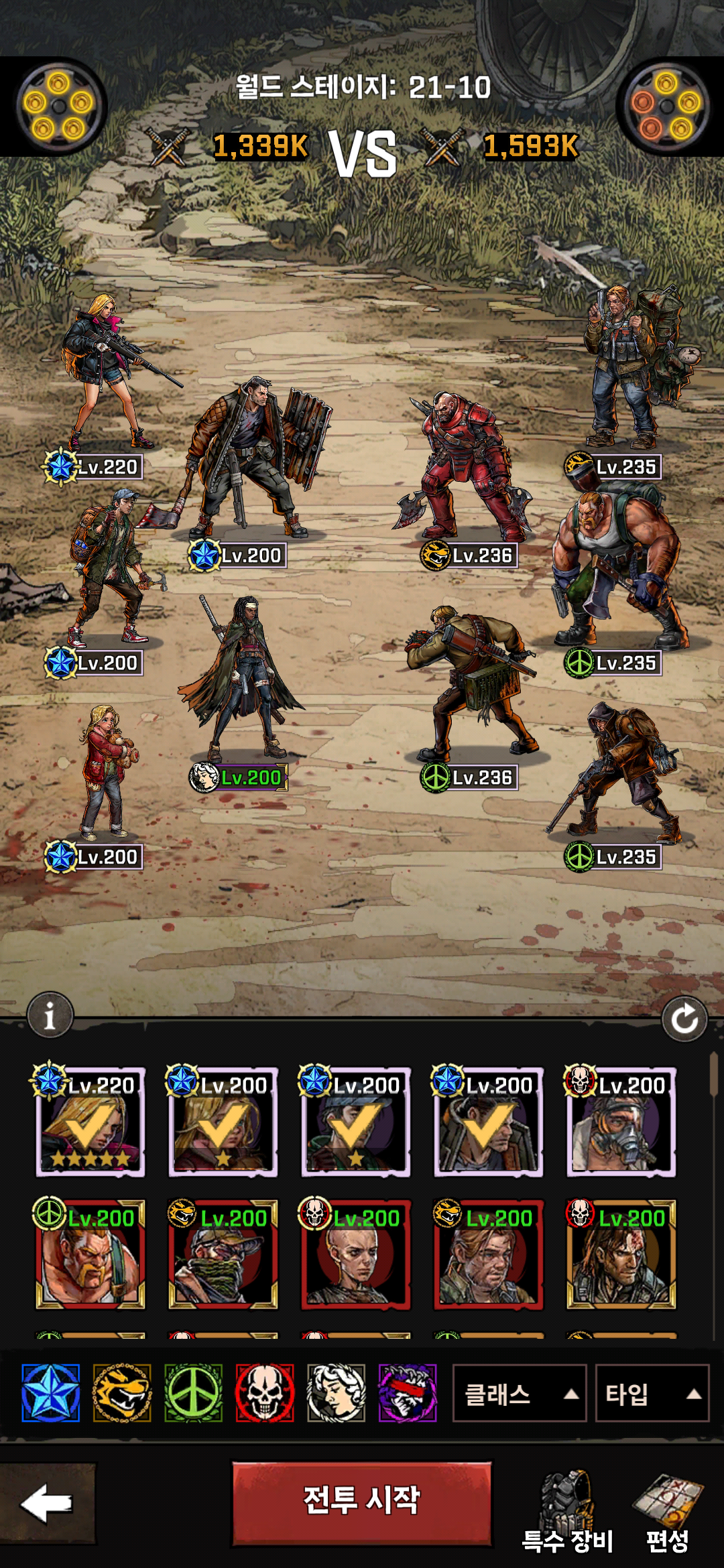Open the player's yellow revolver cylinder icon
Screen dimensions: 724x1568
[x=58, y=106]
